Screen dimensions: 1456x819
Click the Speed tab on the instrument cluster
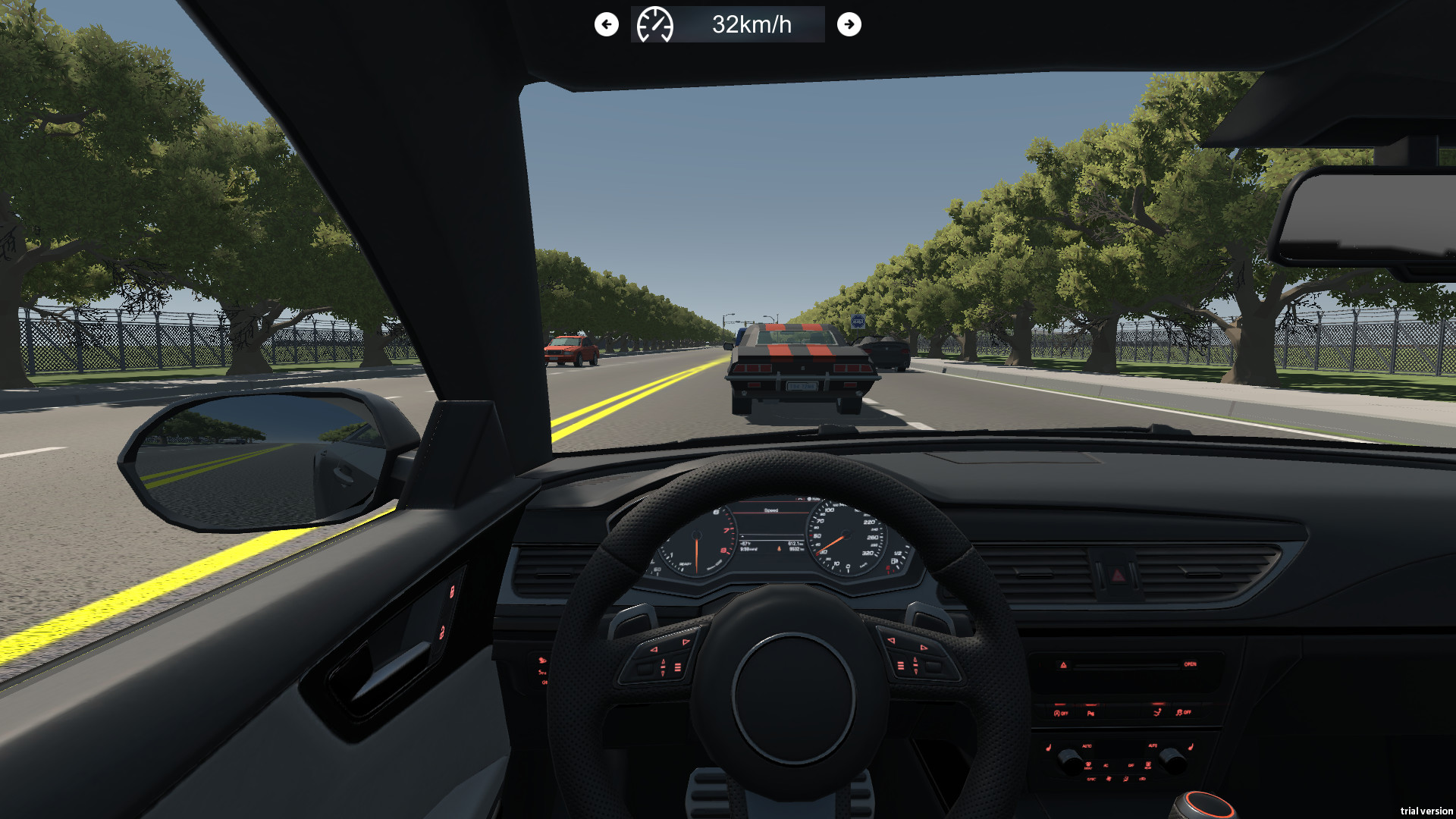click(x=771, y=511)
